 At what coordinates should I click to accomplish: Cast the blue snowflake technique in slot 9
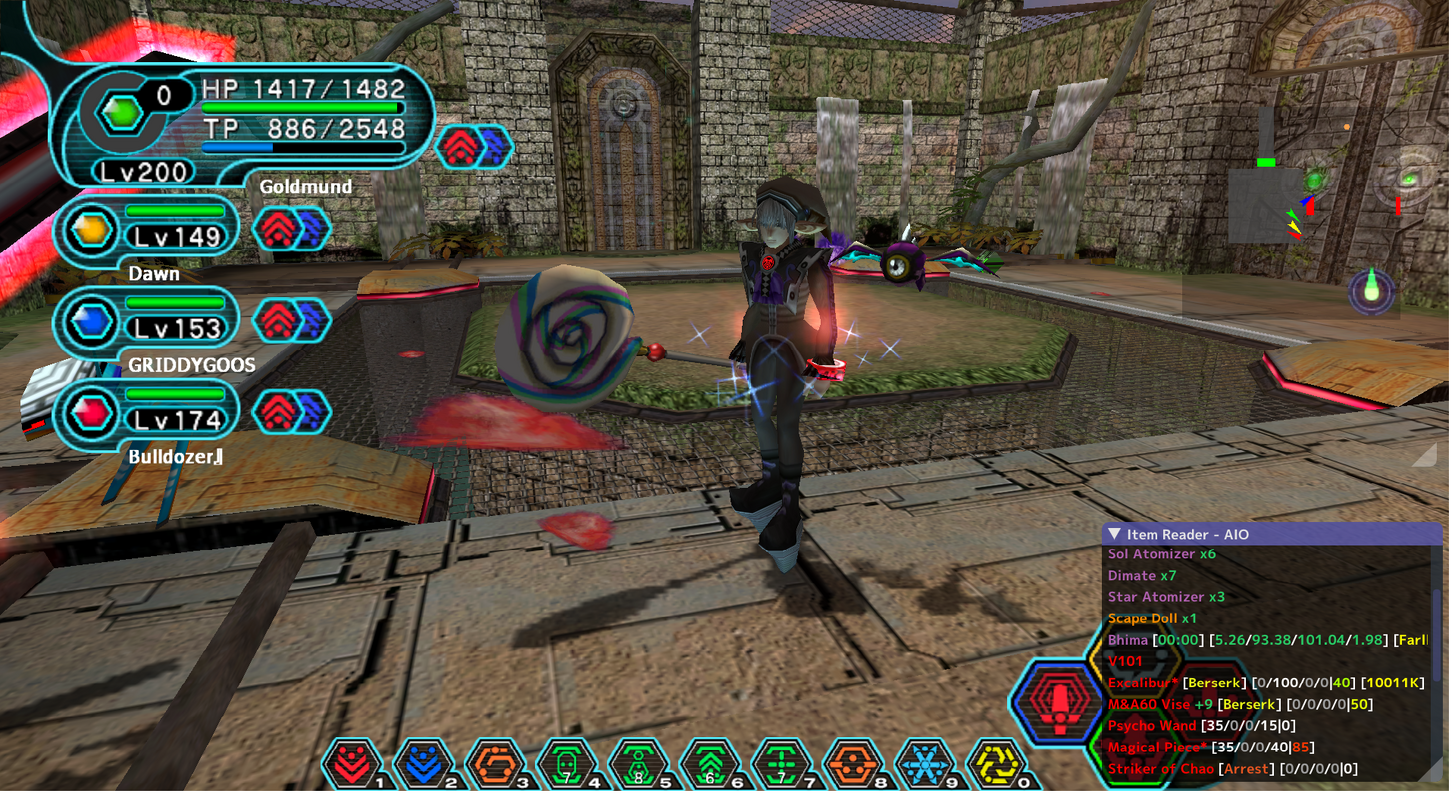pyautogui.click(x=923, y=766)
